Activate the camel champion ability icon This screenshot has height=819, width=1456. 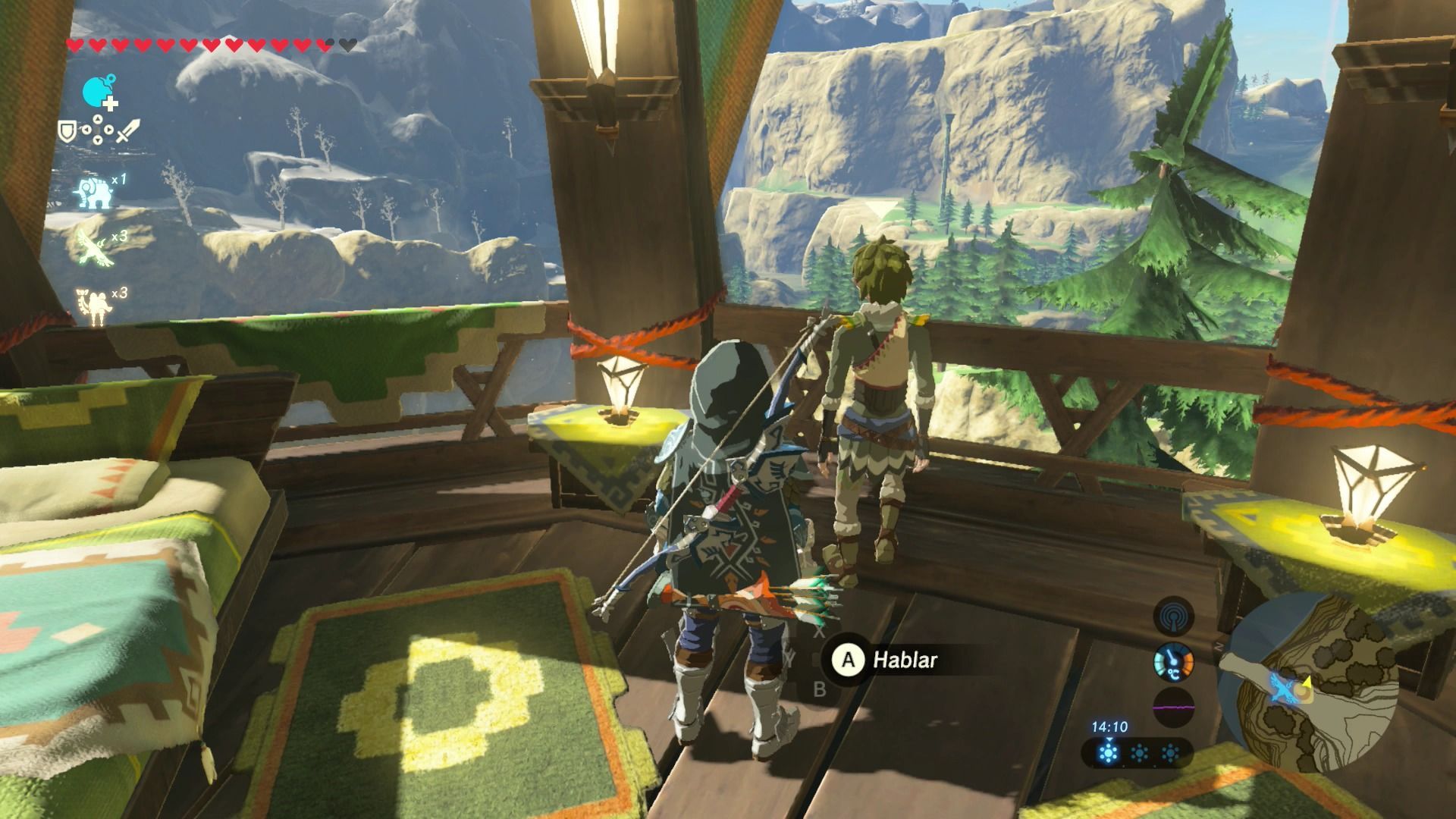click(x=94, y=303)
